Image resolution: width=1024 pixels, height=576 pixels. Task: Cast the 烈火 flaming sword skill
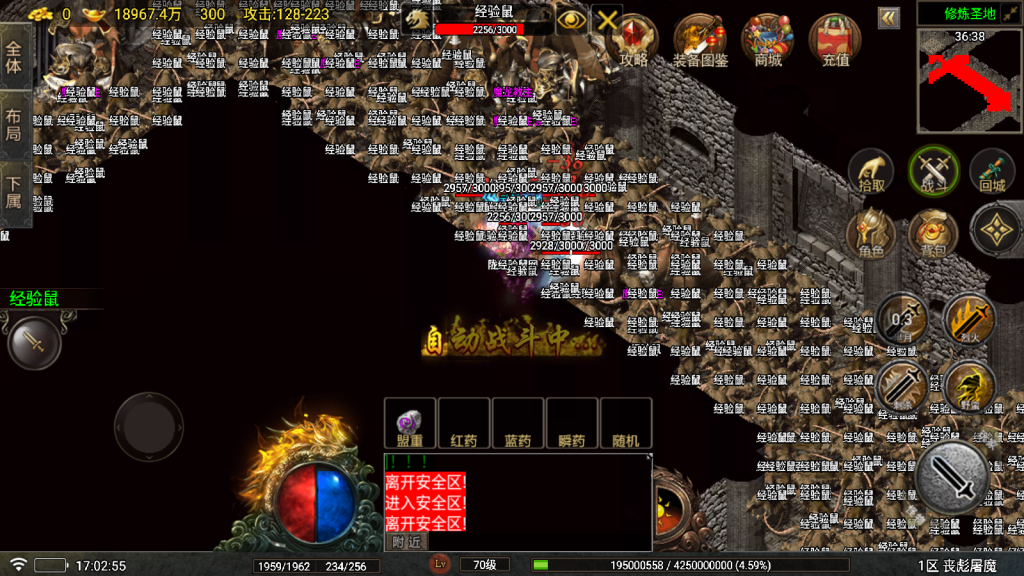pyautogui.click(x=968, y=320)
